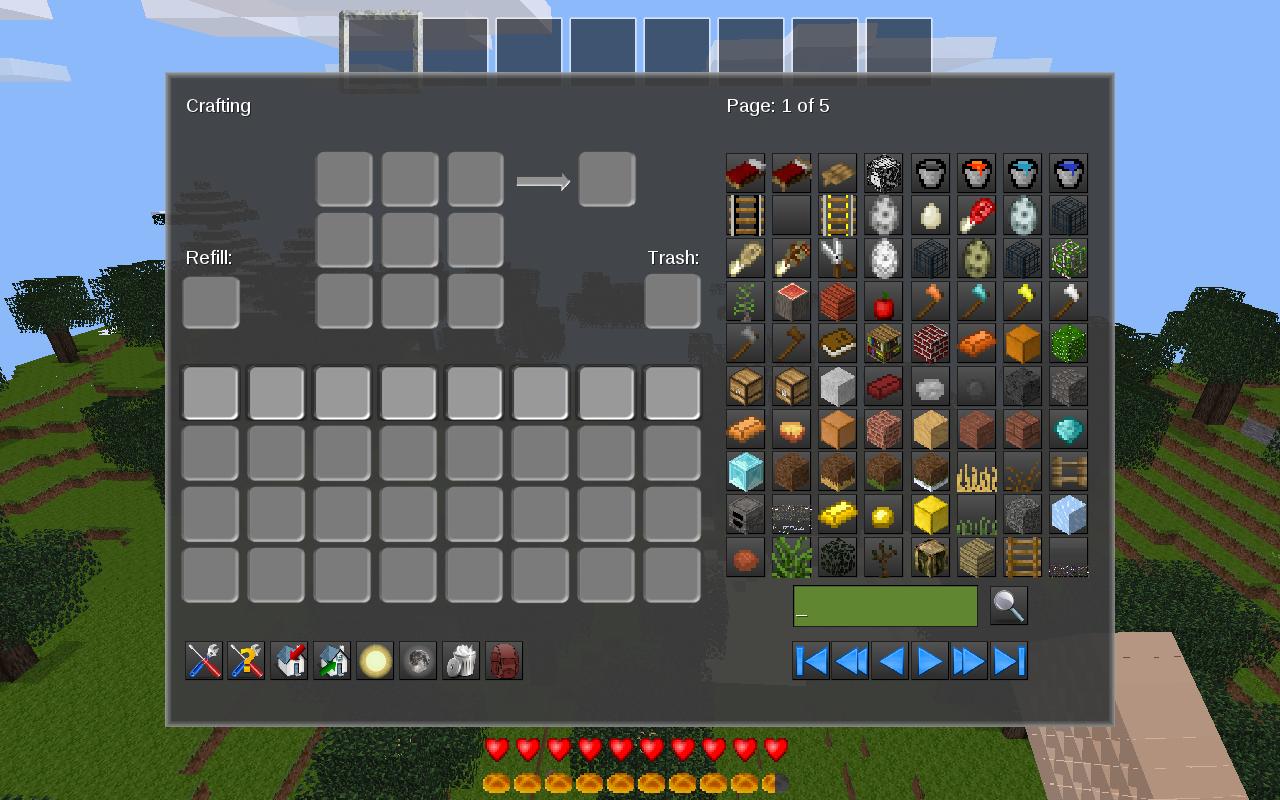
Task: Switch to the crafting tools view
Action: pyautogui.click(x=204, y=660)
